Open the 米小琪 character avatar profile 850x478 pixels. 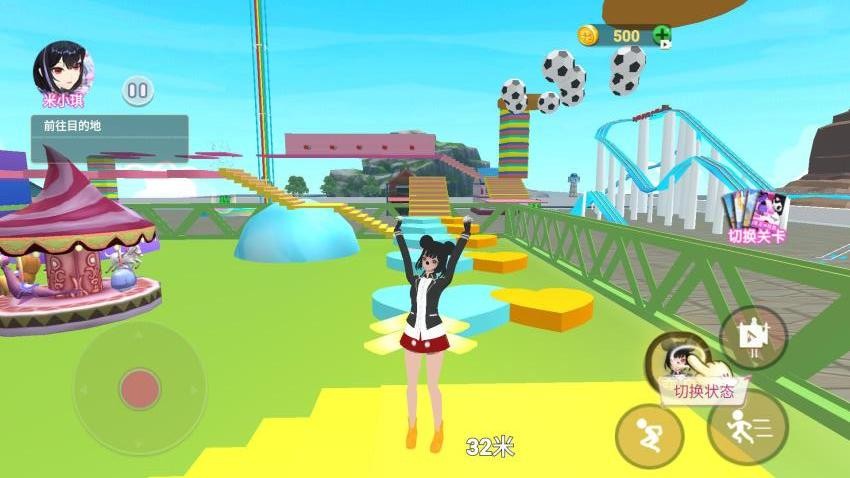click(65, 69)
